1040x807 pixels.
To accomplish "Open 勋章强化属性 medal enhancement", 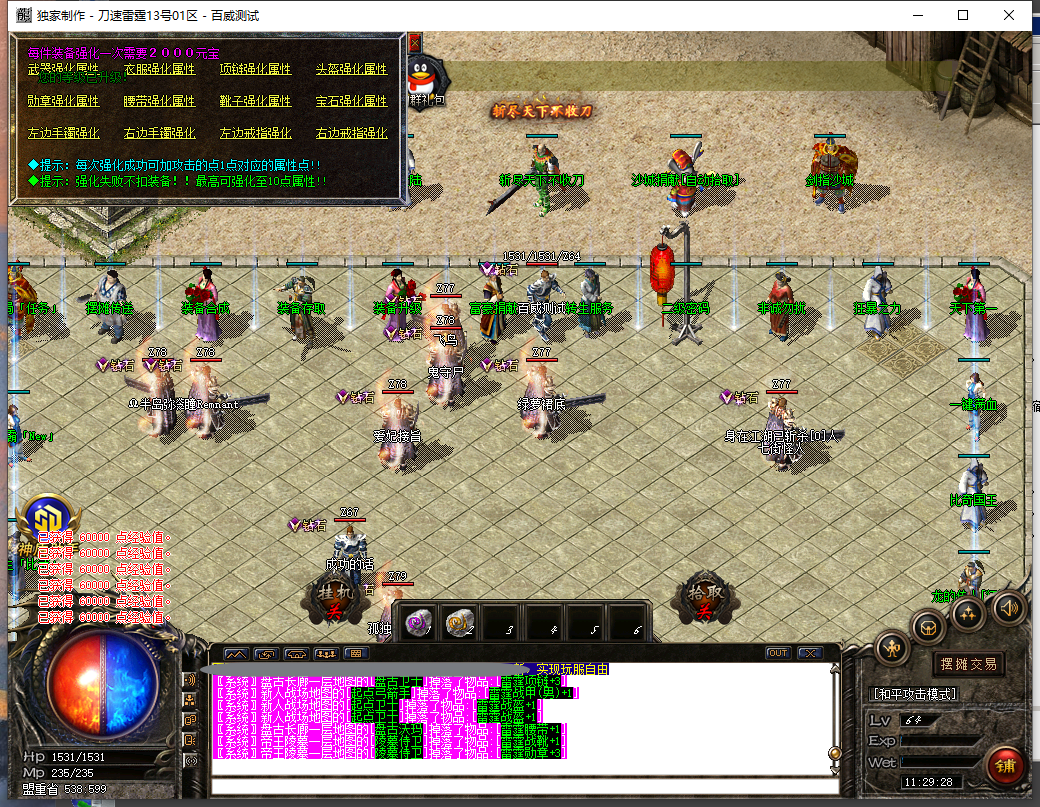I will pyautogui.click(x=63, y=102).
